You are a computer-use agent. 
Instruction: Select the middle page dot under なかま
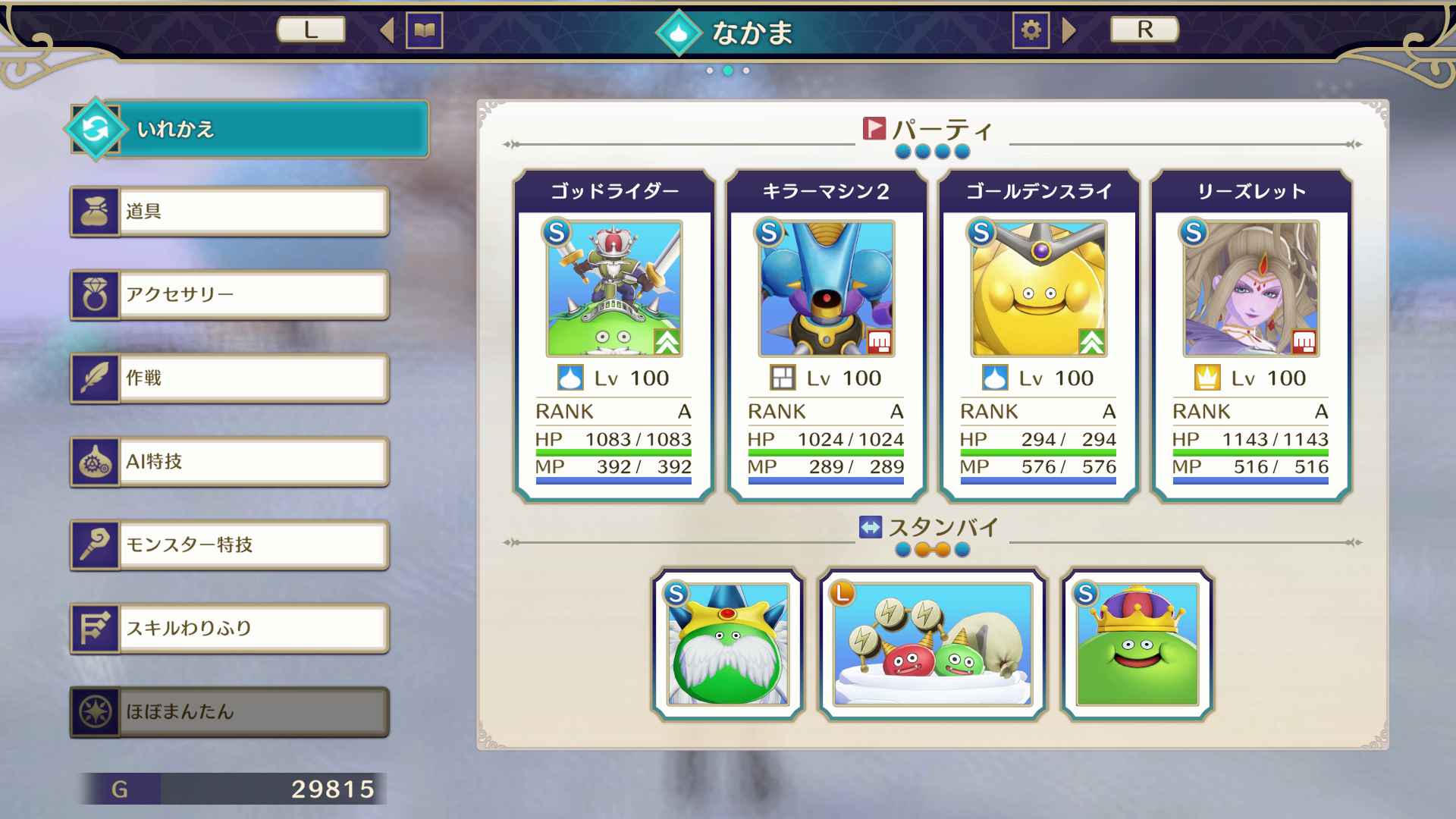(x=727, y=71)
